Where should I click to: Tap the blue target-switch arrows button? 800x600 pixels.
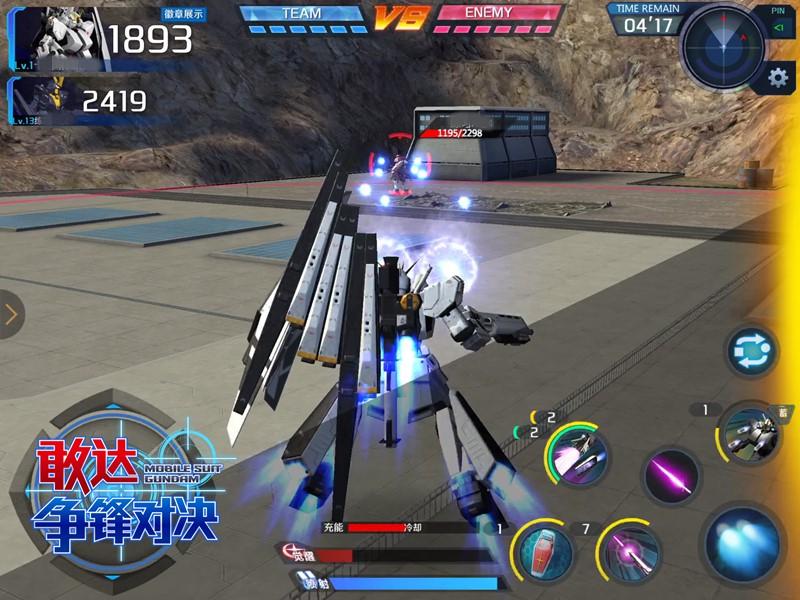pyautogui.click(x=752, y=351)
